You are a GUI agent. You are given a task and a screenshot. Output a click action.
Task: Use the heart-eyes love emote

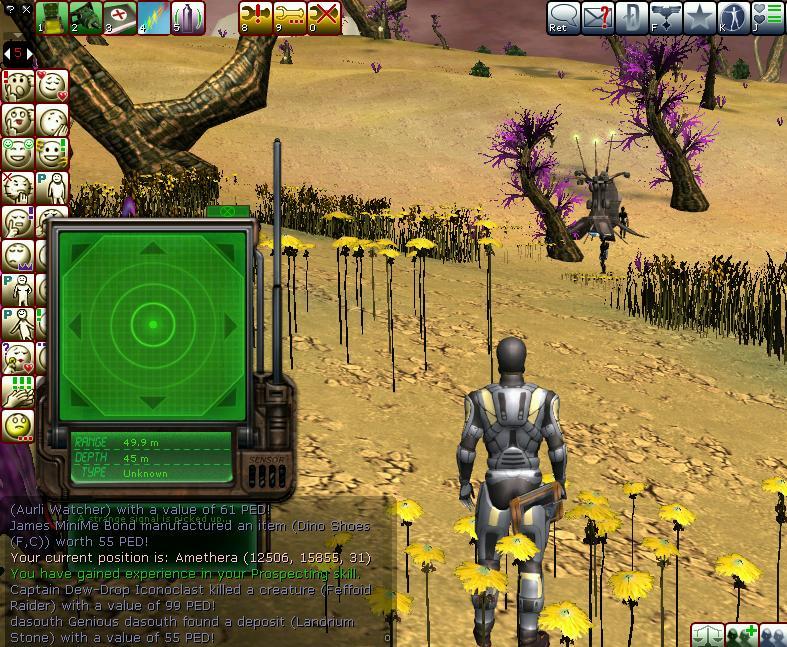(x=50, y=86)
